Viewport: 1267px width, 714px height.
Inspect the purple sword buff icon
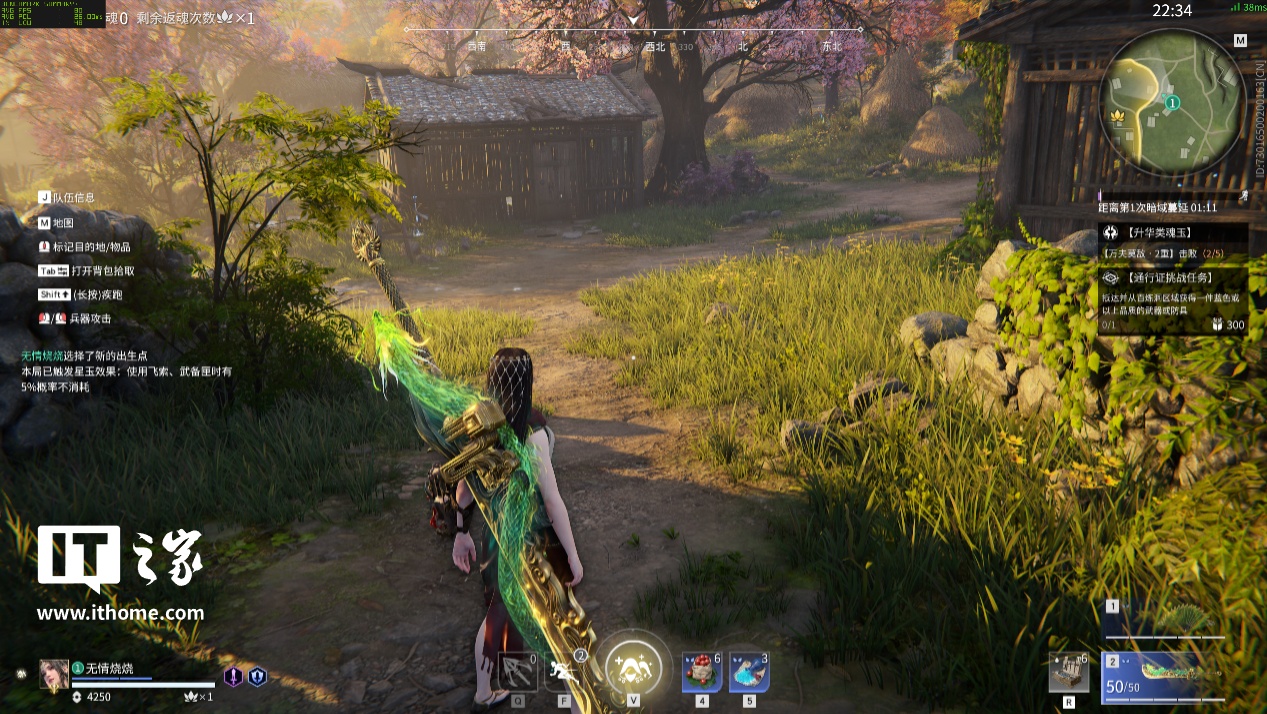coord(233,677)
